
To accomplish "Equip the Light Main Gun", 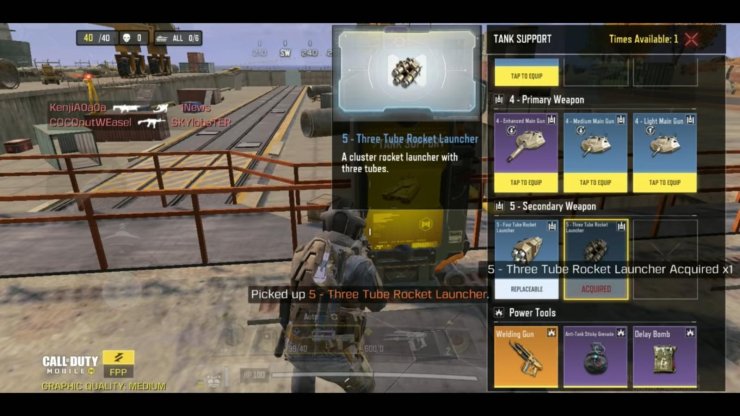I will 664,182.
